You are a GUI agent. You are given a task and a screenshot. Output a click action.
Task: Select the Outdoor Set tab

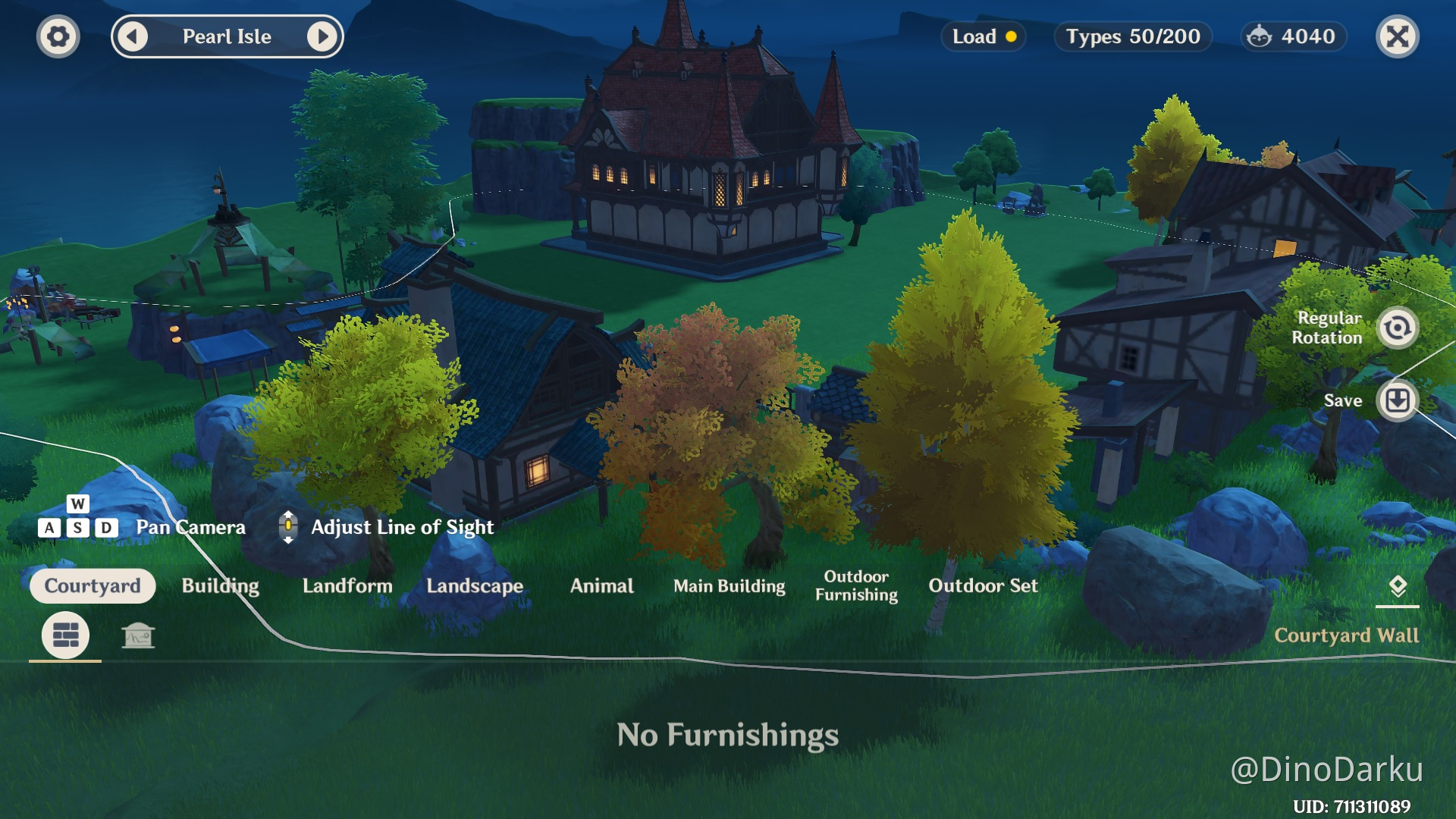(983, 585)
